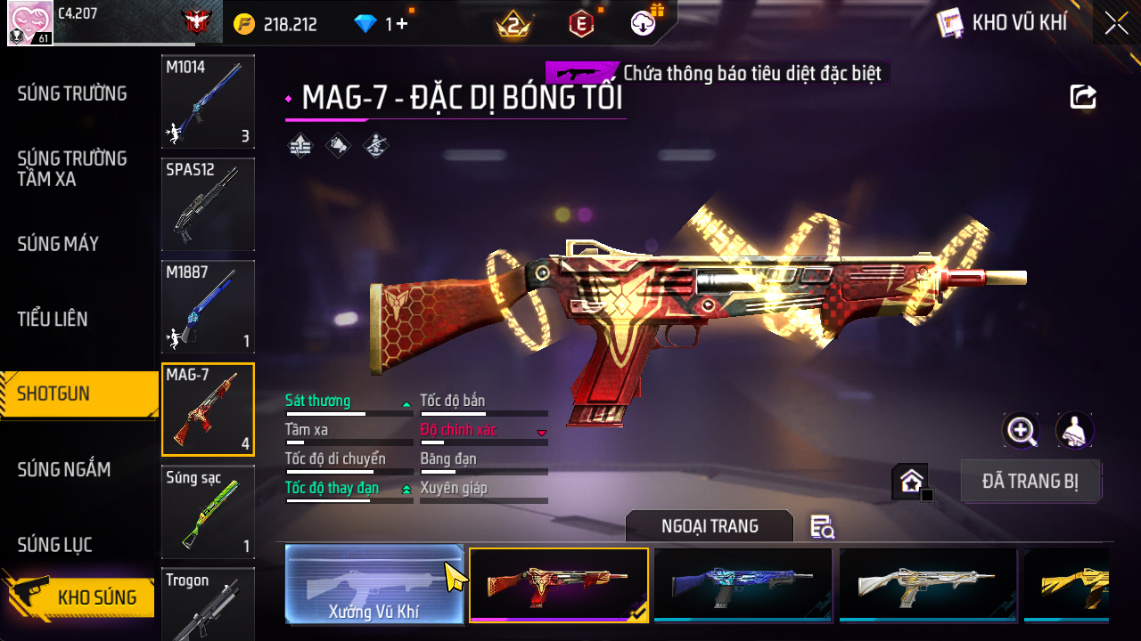The height and width of the screenshot is (641, 1141).
Task: Select the Súng Máy category
Action: (x=58, y=244)
